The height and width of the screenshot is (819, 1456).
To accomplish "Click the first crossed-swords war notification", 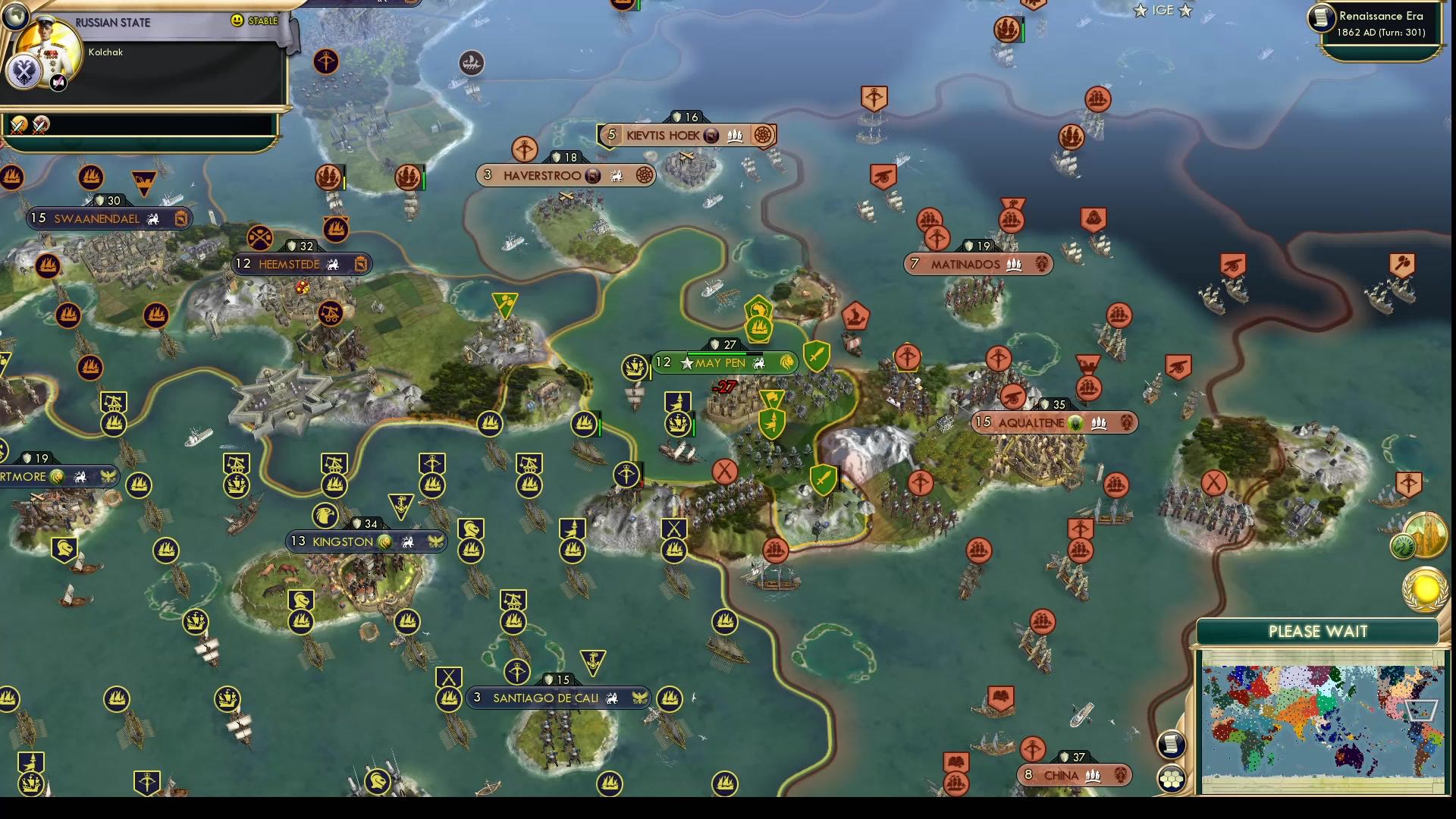I will [18, 124].
